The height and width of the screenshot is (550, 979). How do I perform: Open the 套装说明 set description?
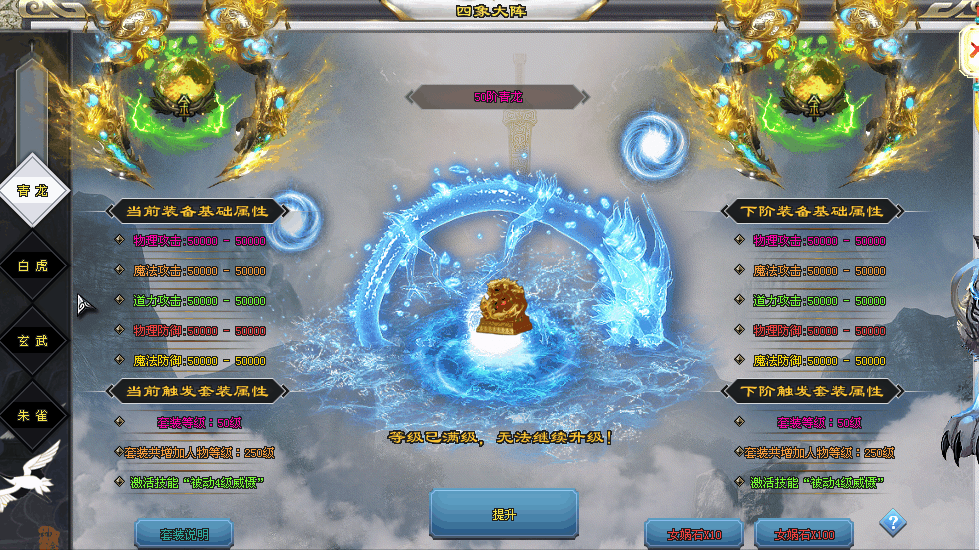pyautogui.click(x=184, y=534)
